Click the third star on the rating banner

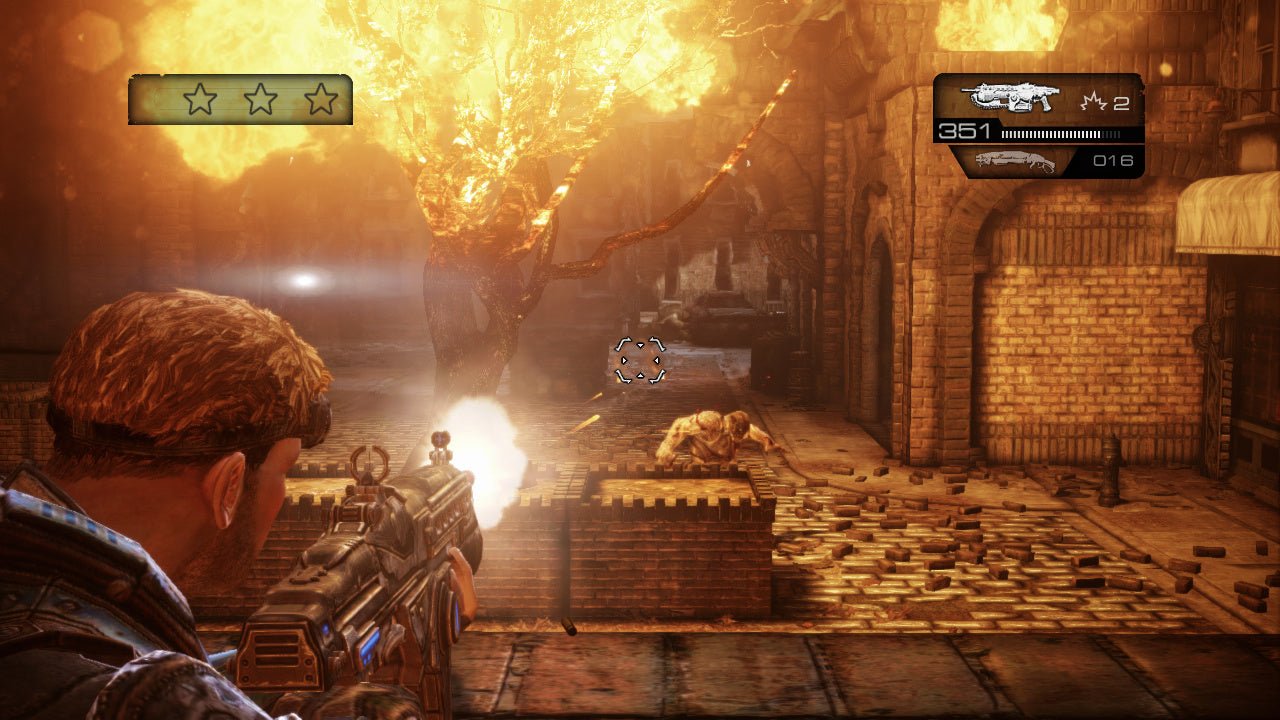(x=320, y=99)
